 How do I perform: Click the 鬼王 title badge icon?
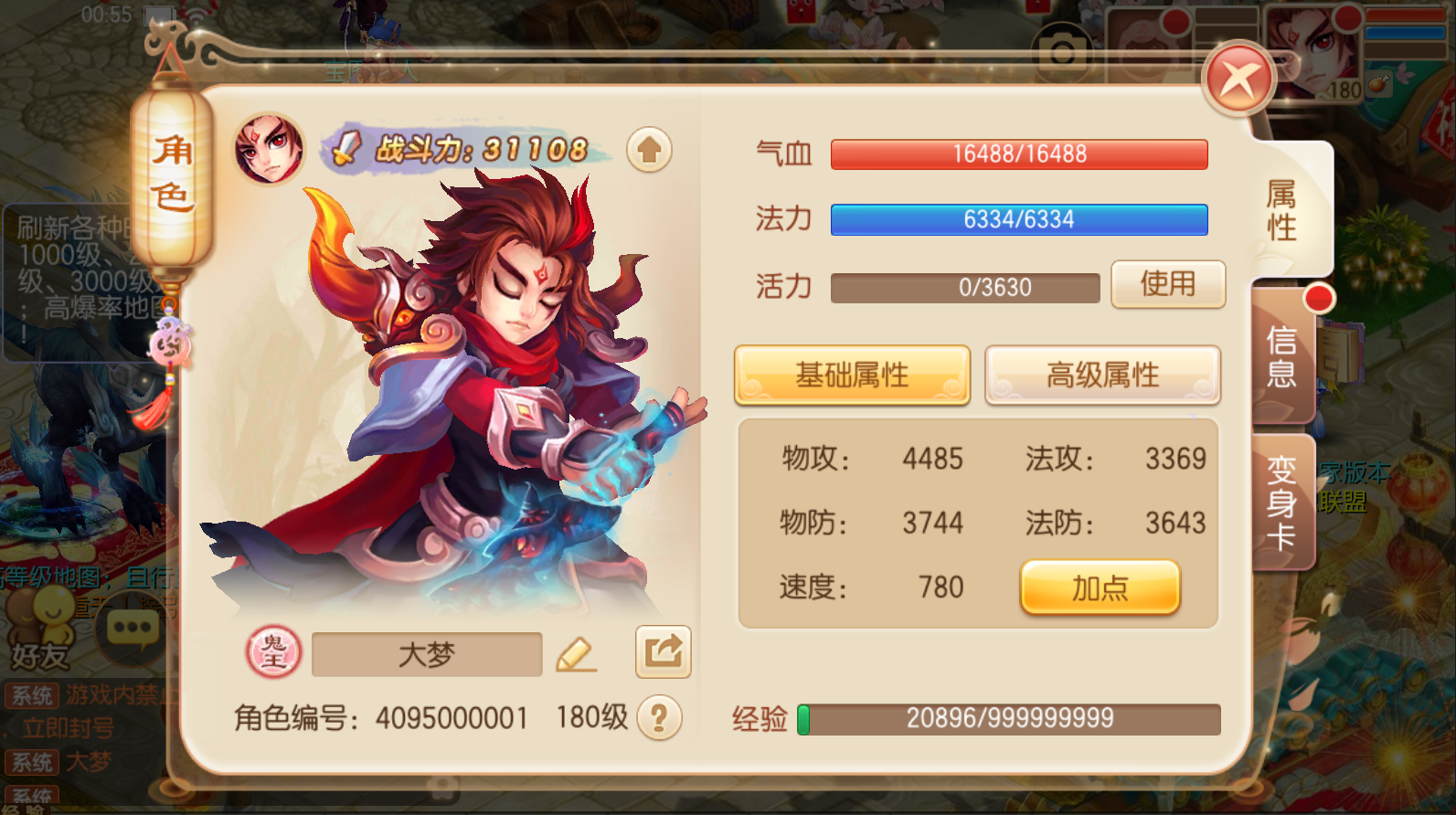272,653
